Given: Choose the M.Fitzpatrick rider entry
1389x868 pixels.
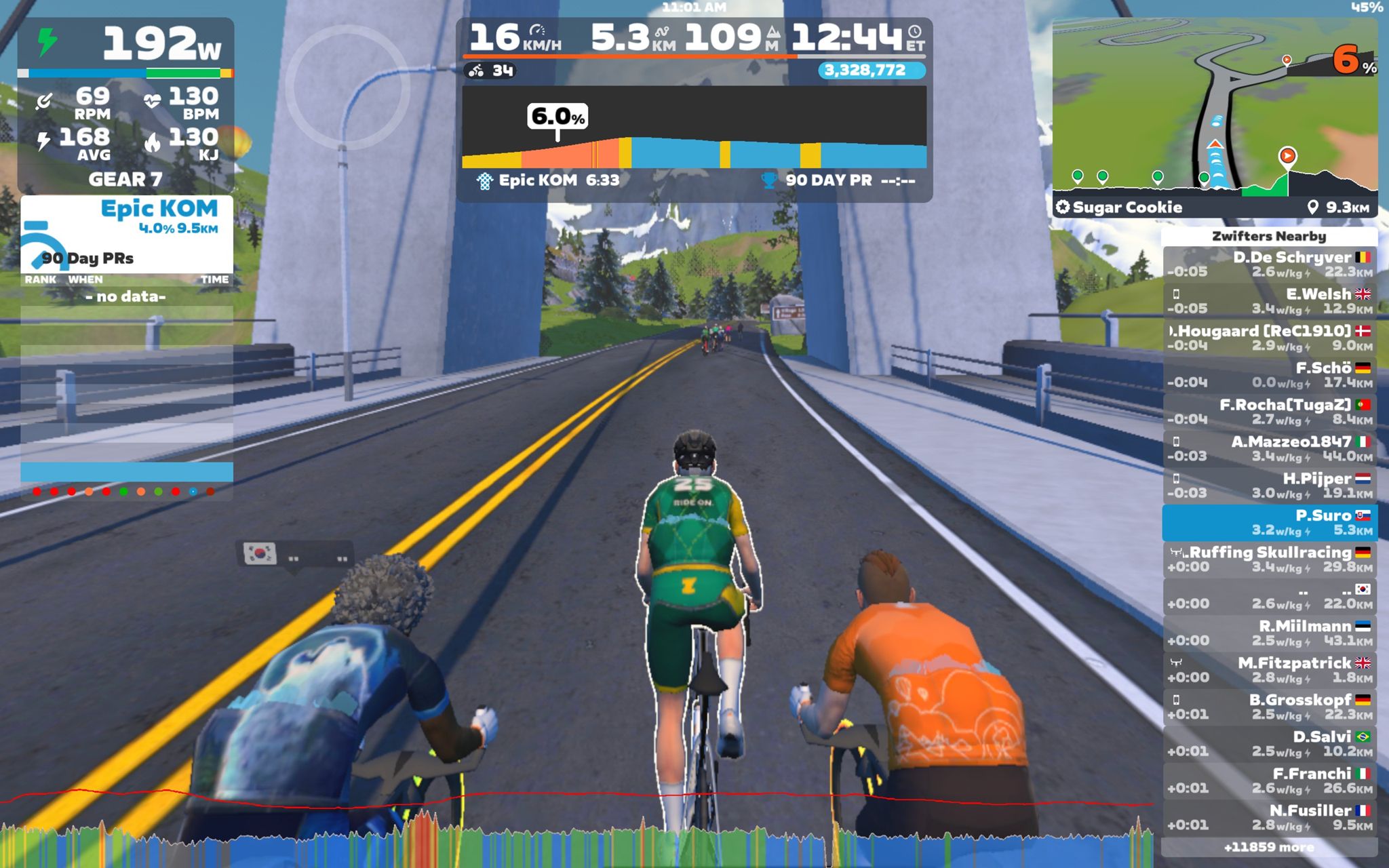Looking at the screenshot, I should point(1269,670).
